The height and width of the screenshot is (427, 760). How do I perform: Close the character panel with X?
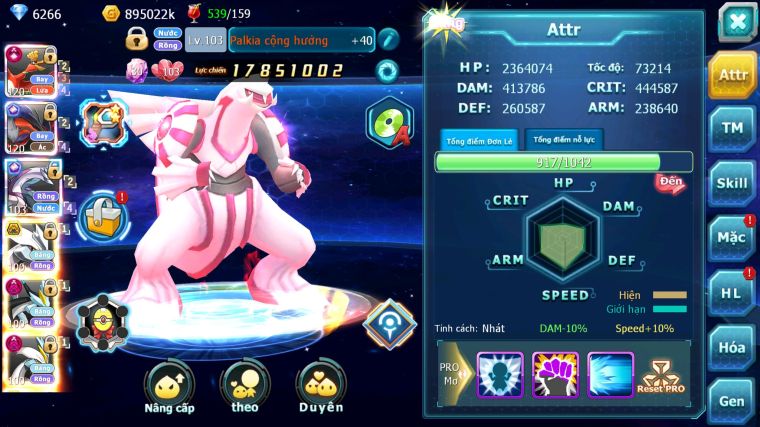click(x=737, y=22)
